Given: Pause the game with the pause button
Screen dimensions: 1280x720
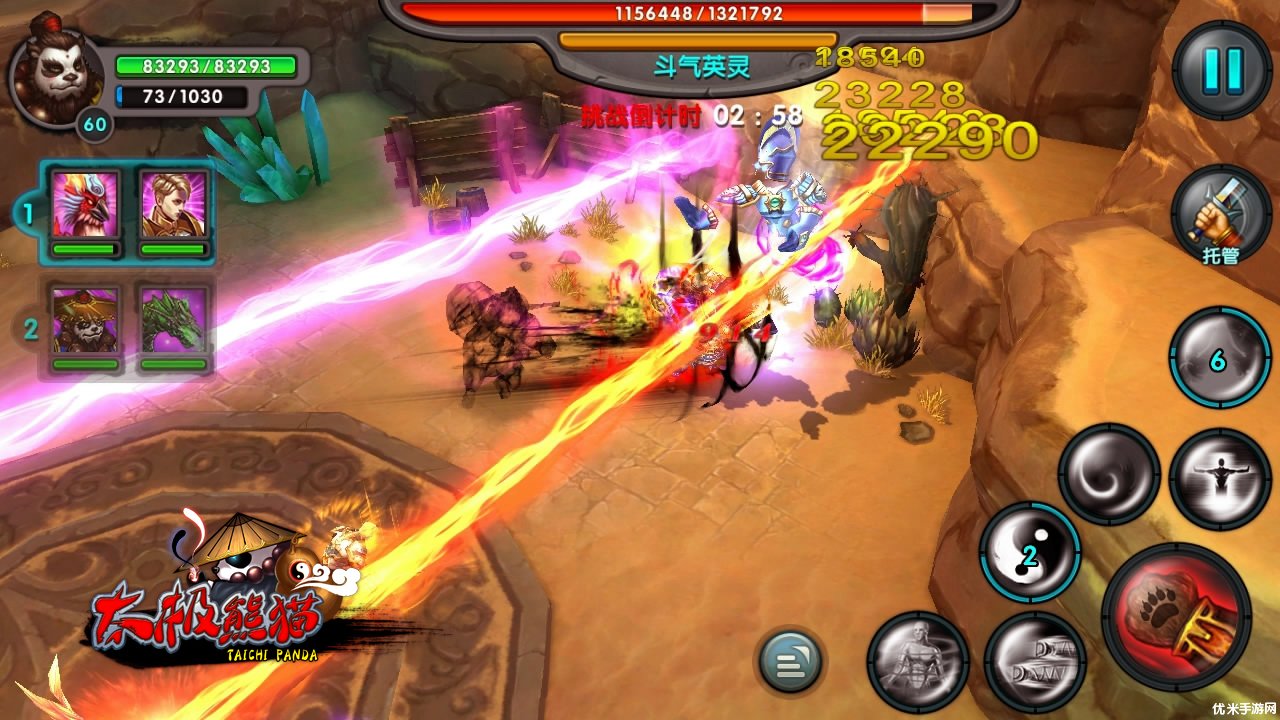Looking at the screenshot, I should (1221, 70).
